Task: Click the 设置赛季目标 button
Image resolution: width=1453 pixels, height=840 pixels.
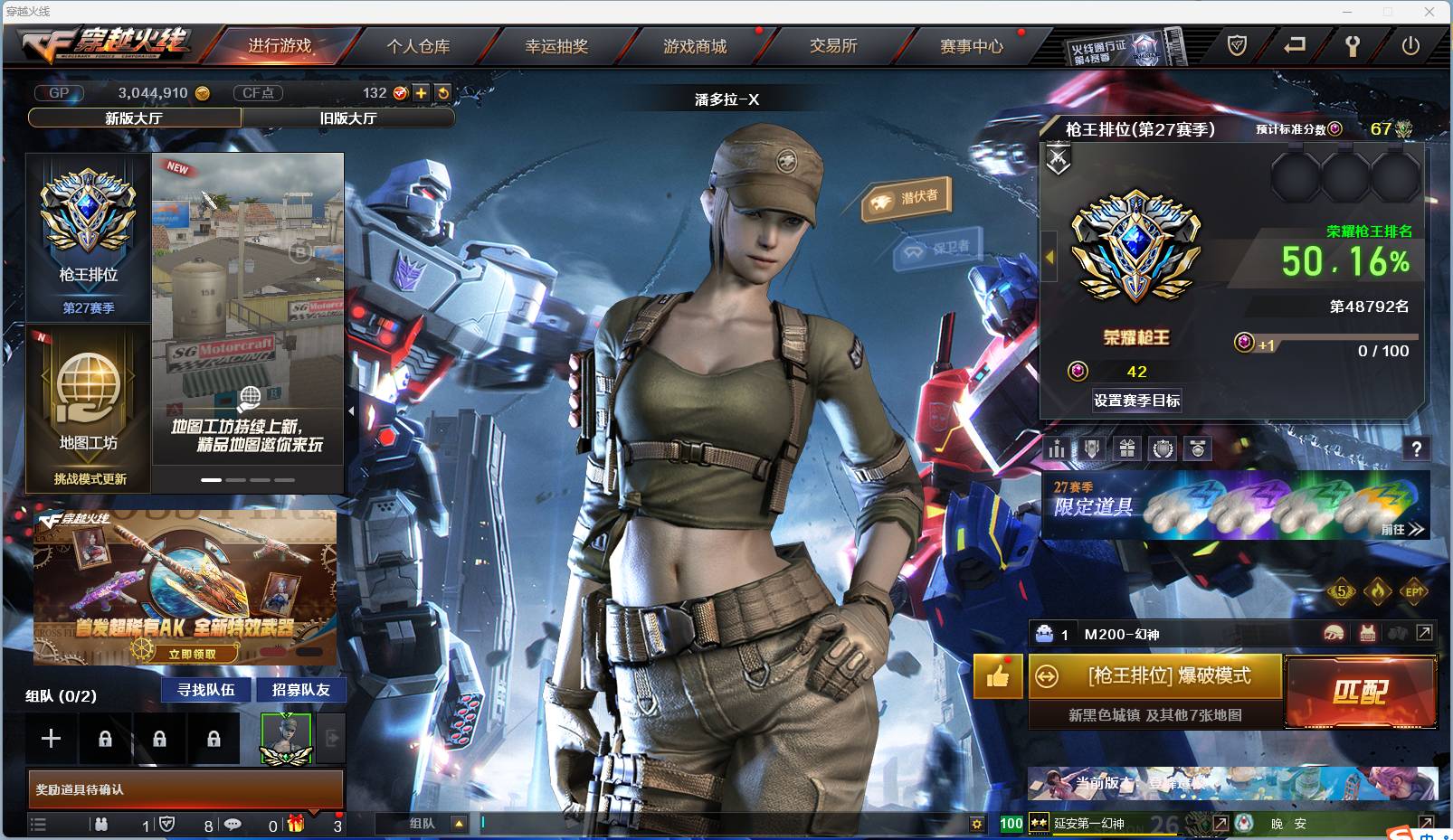Action: (x=1136, y=401)
